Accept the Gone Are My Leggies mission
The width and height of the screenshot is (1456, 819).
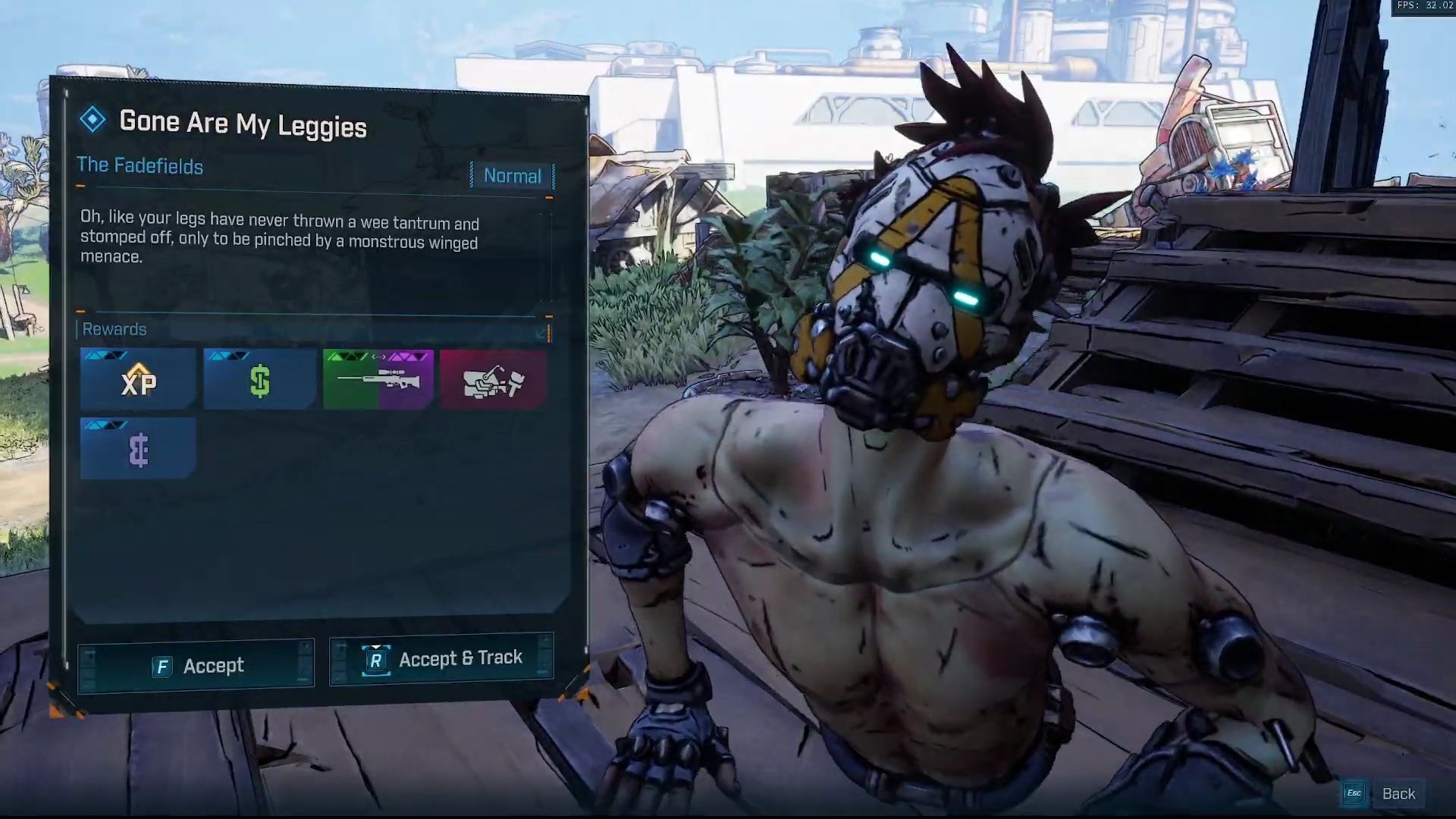(x=196, y=666)
